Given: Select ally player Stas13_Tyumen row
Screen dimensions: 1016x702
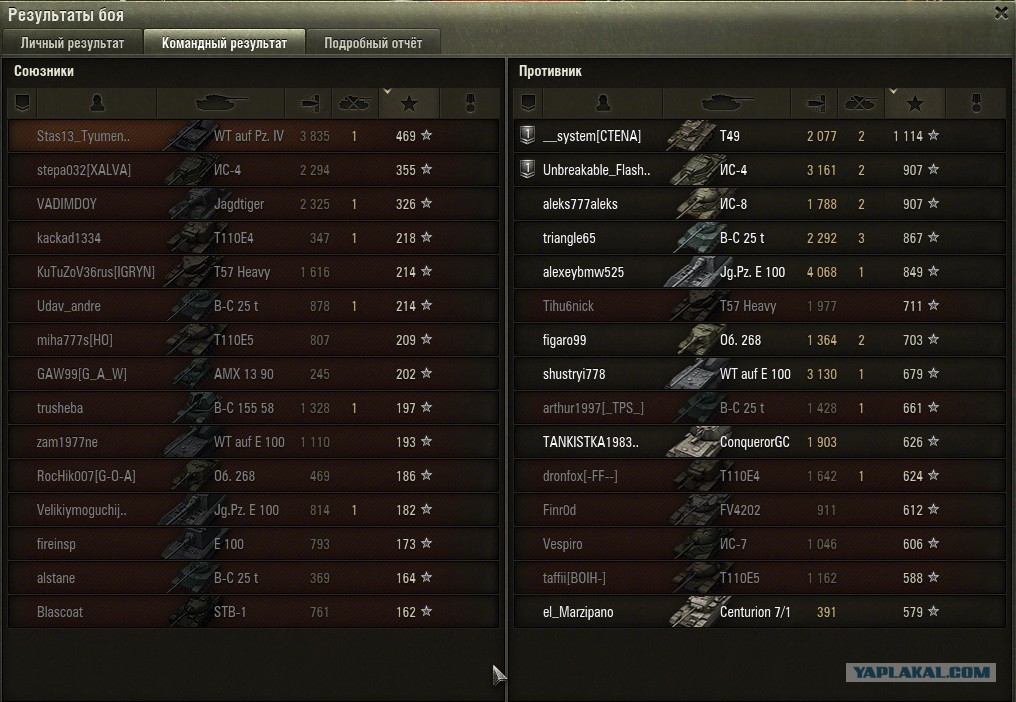Looking at the screenshot, I should pyautogui.click(x=252, y=136).
